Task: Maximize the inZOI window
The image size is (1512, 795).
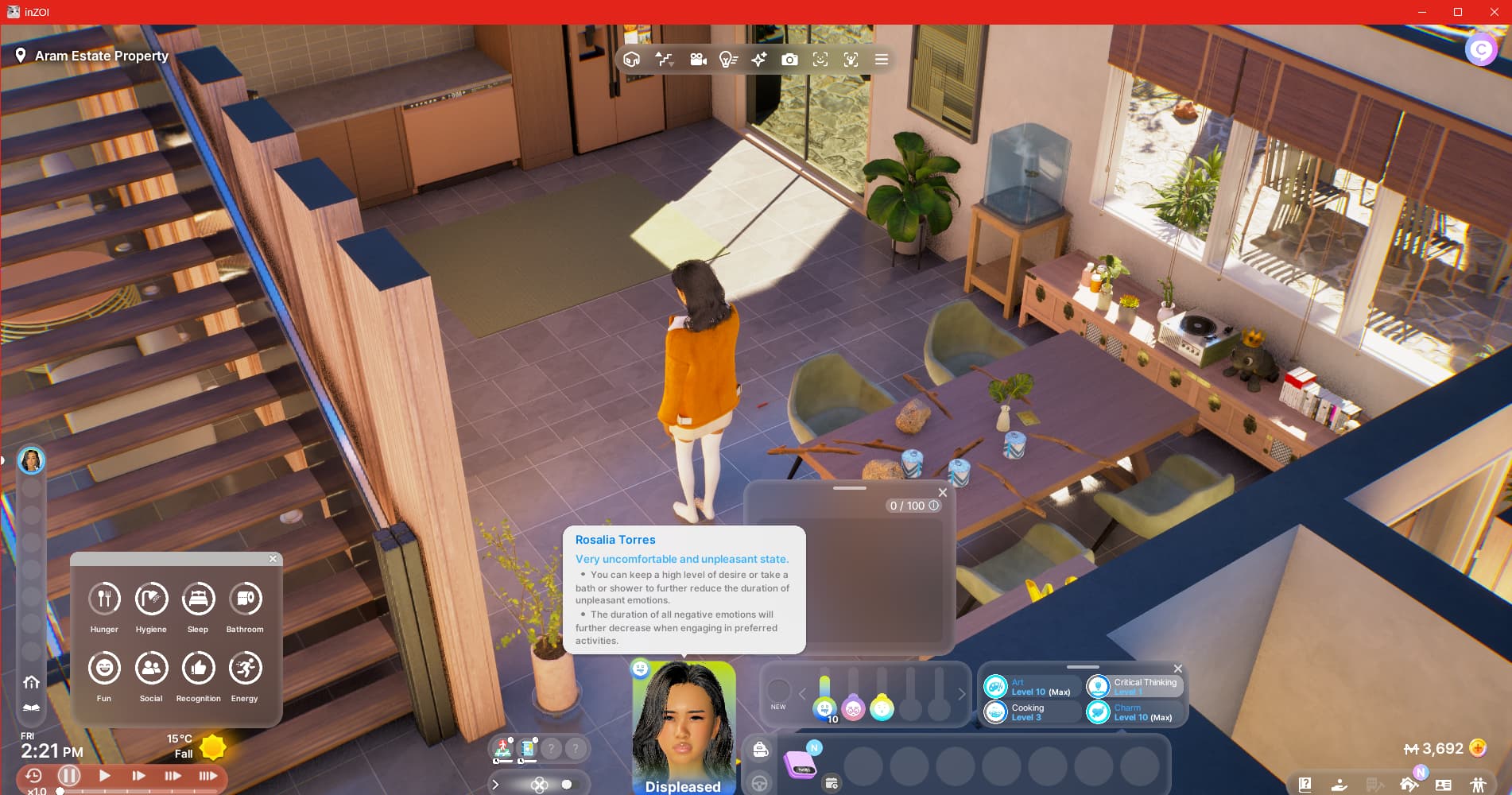Action: (1458, 12)
